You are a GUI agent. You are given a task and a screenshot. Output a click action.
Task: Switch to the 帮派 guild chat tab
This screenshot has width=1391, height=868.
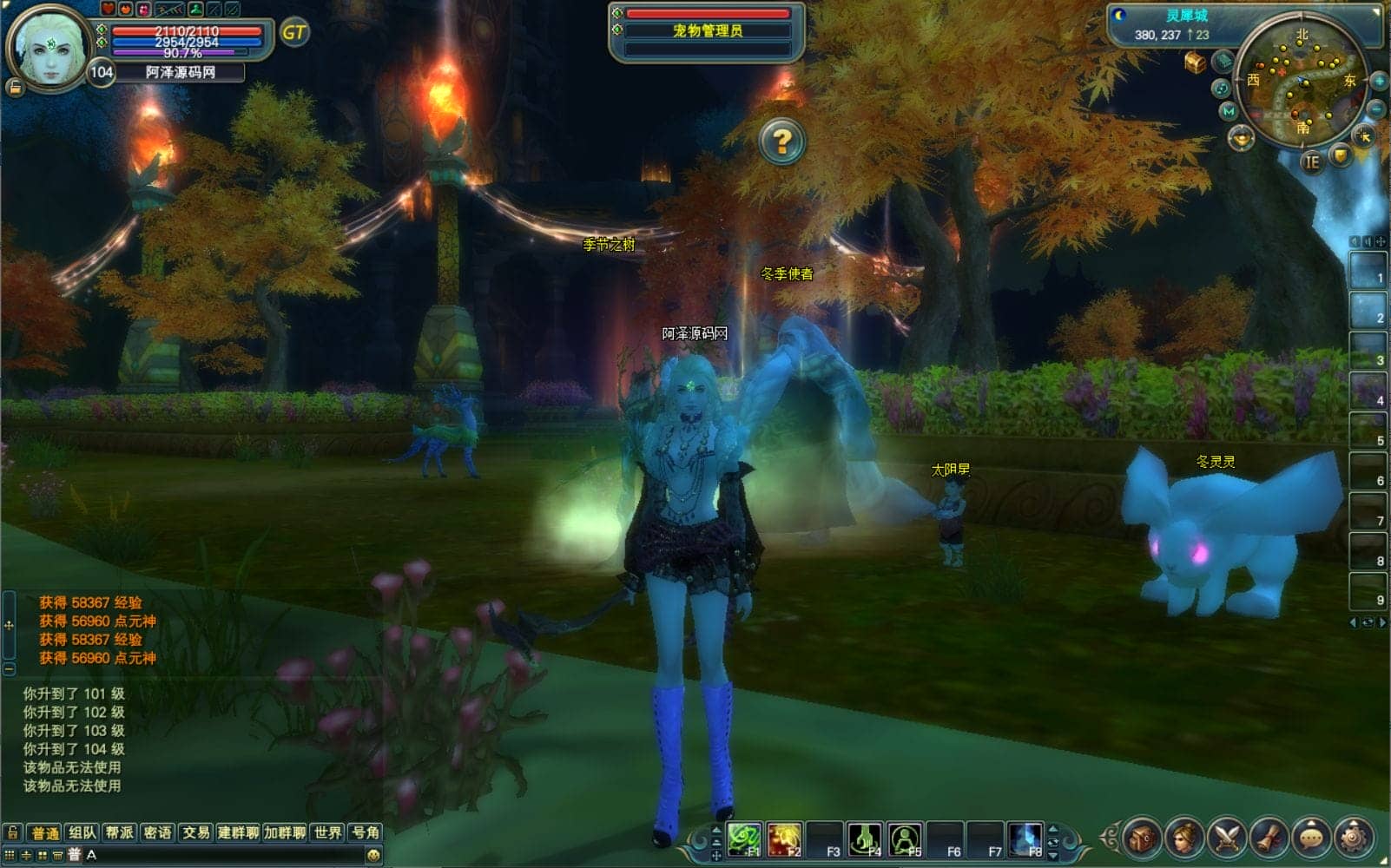pyautogui.click(x=120, y=832)
